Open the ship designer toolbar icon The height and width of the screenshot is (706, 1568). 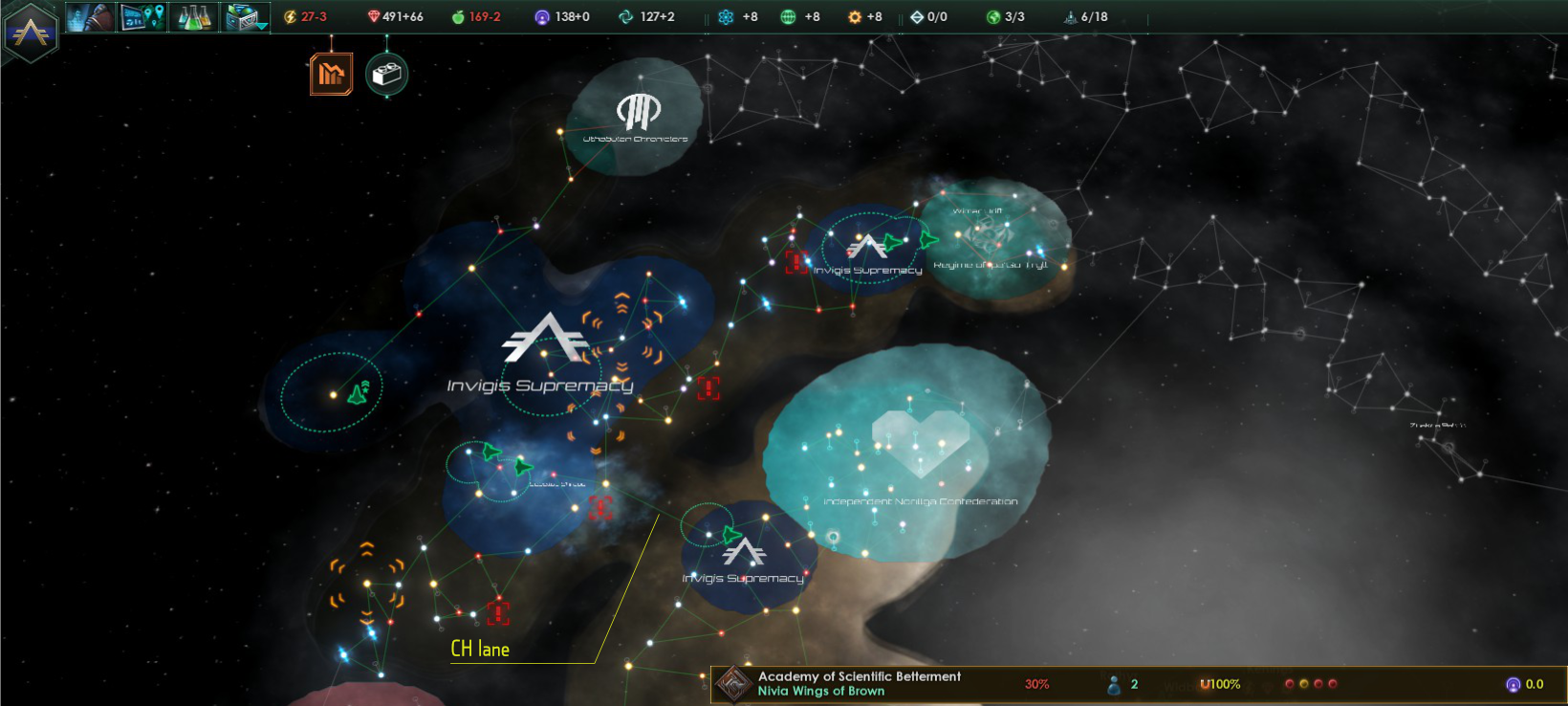[241, 14]
